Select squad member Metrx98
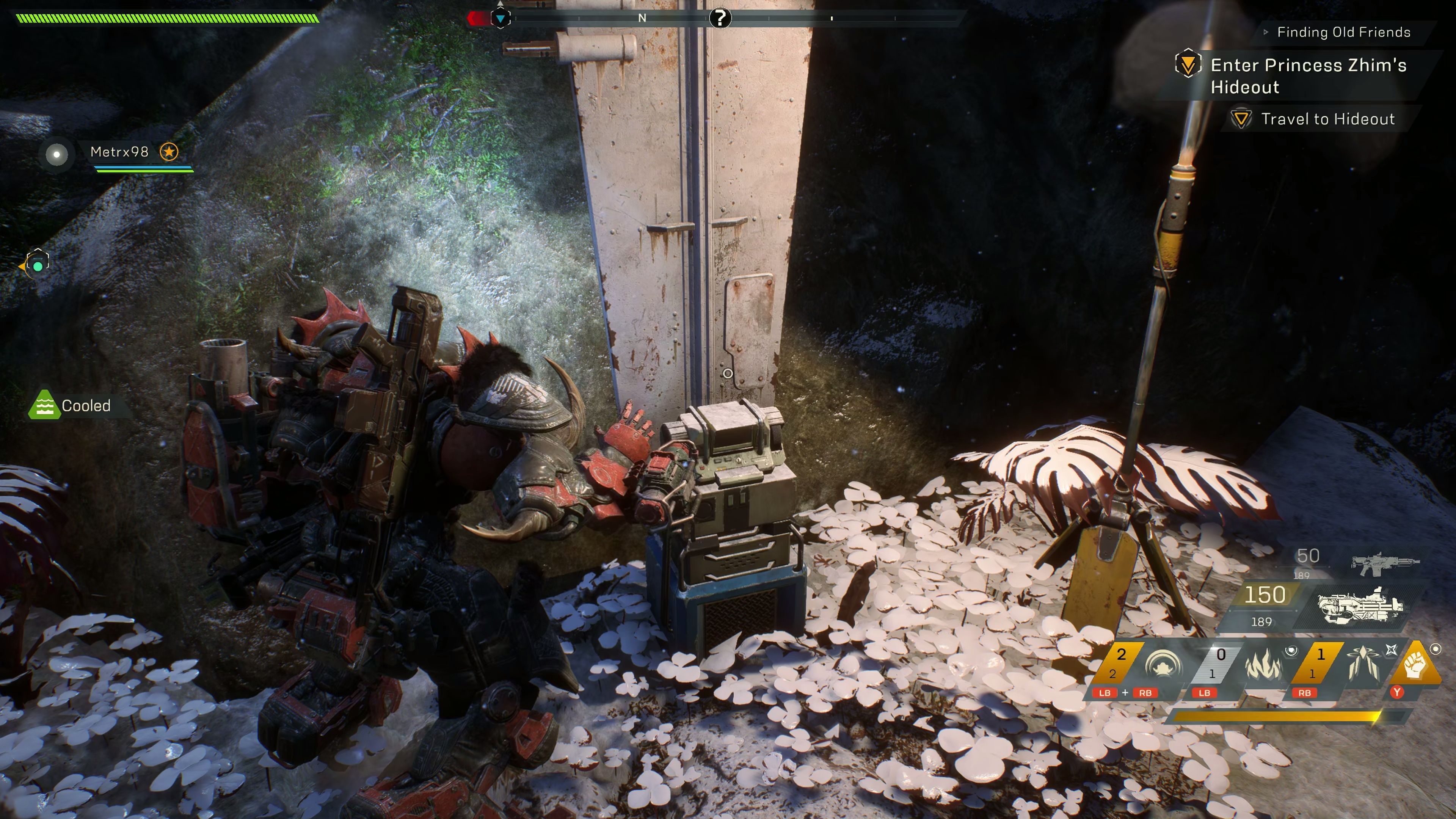Viewport: 1456px width, 819px height. tap(119, 152)
